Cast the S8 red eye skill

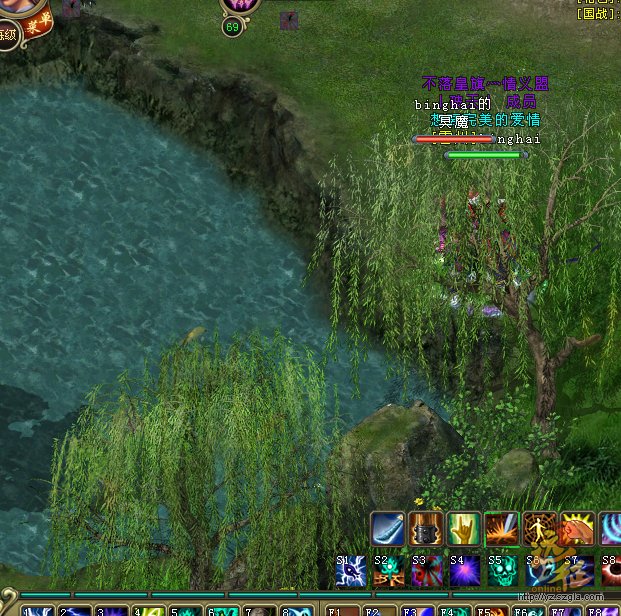(x=610, y=572)
